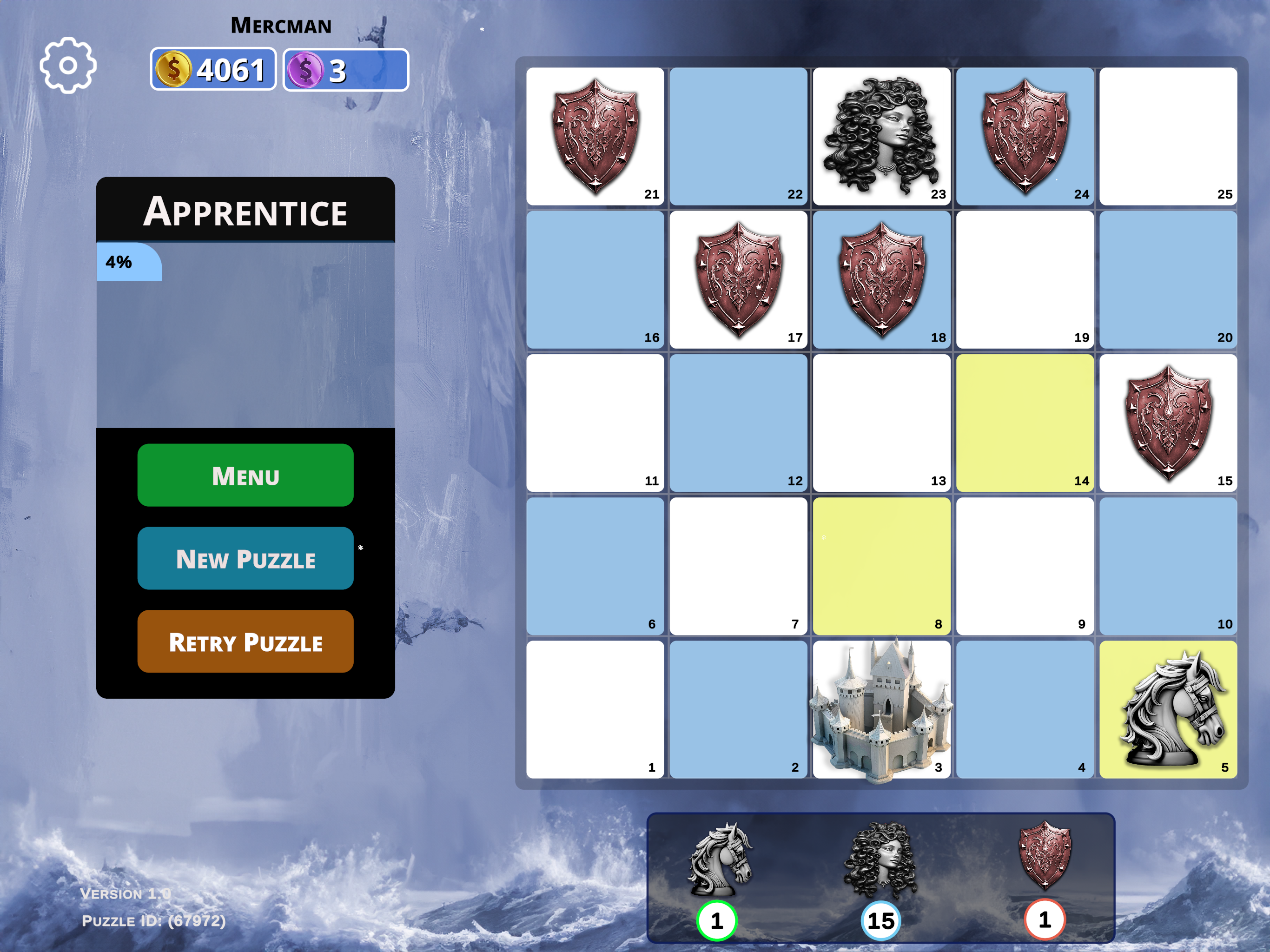Viewport: 1270px width, 952px height.
Task: Click the gold coin balance 4061
Action: 213,69
